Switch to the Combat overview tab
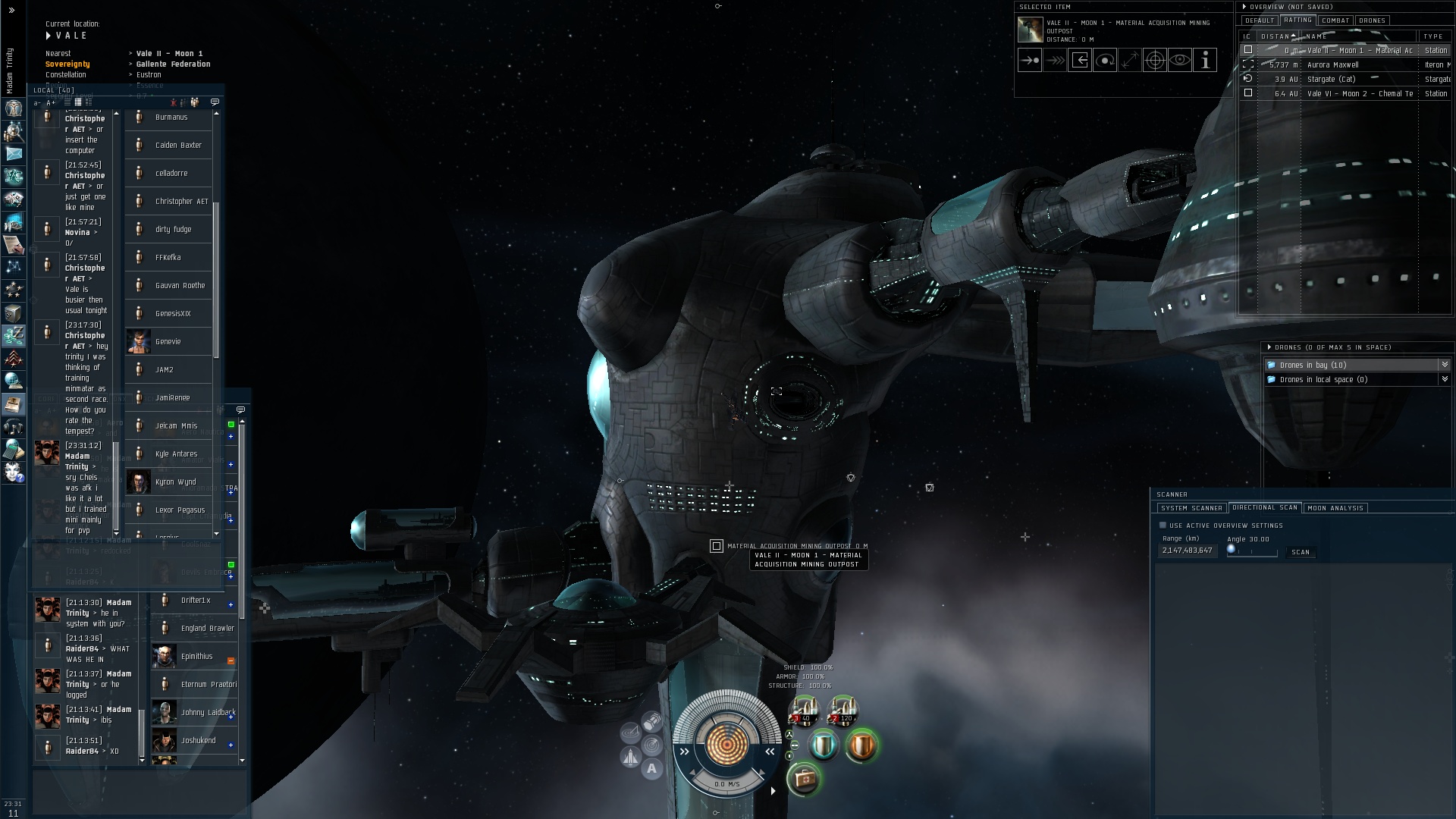Screen dimensions: 1456x819 pos(1335,20)
